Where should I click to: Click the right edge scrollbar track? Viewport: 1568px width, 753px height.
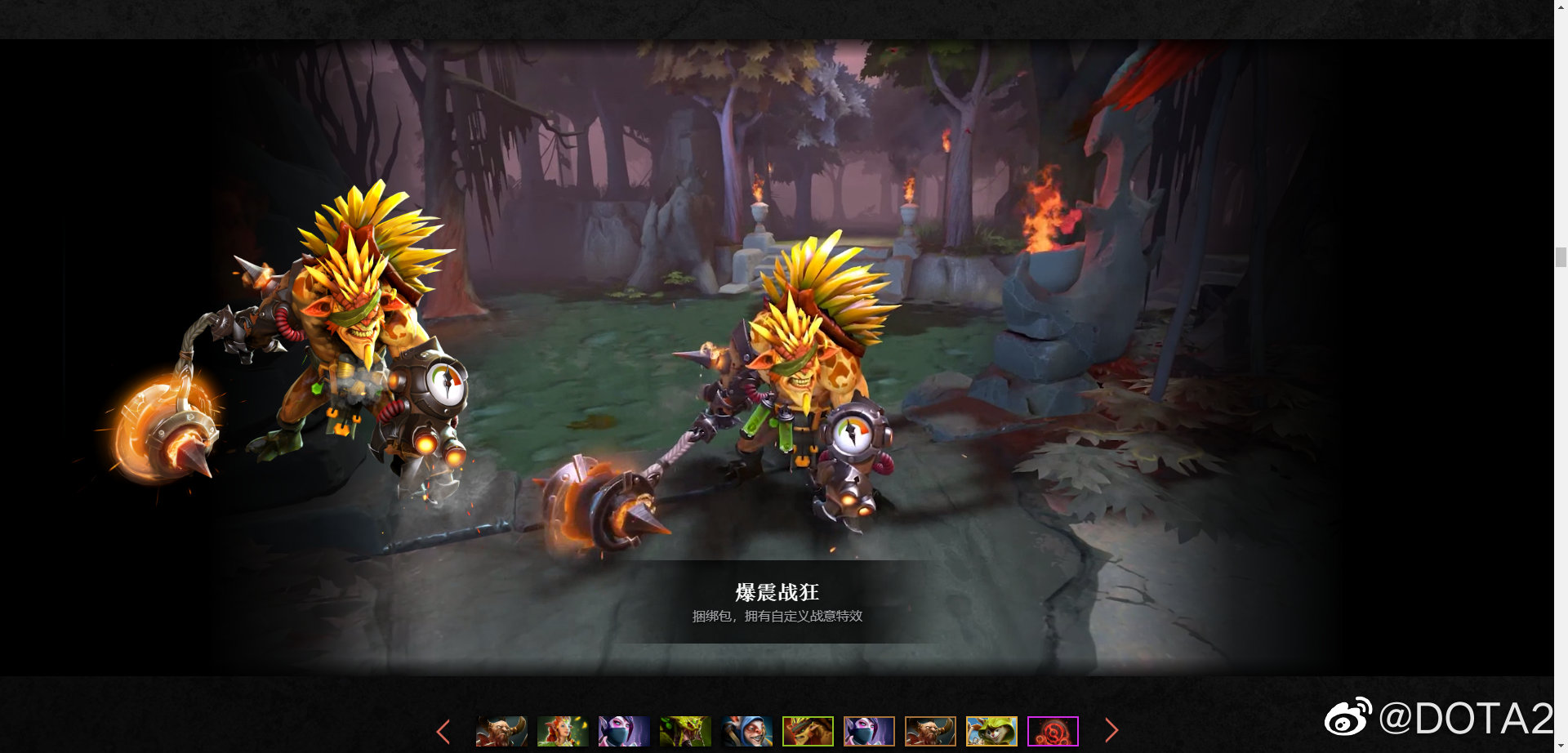pyautogui.click(x=1561, y=408)
